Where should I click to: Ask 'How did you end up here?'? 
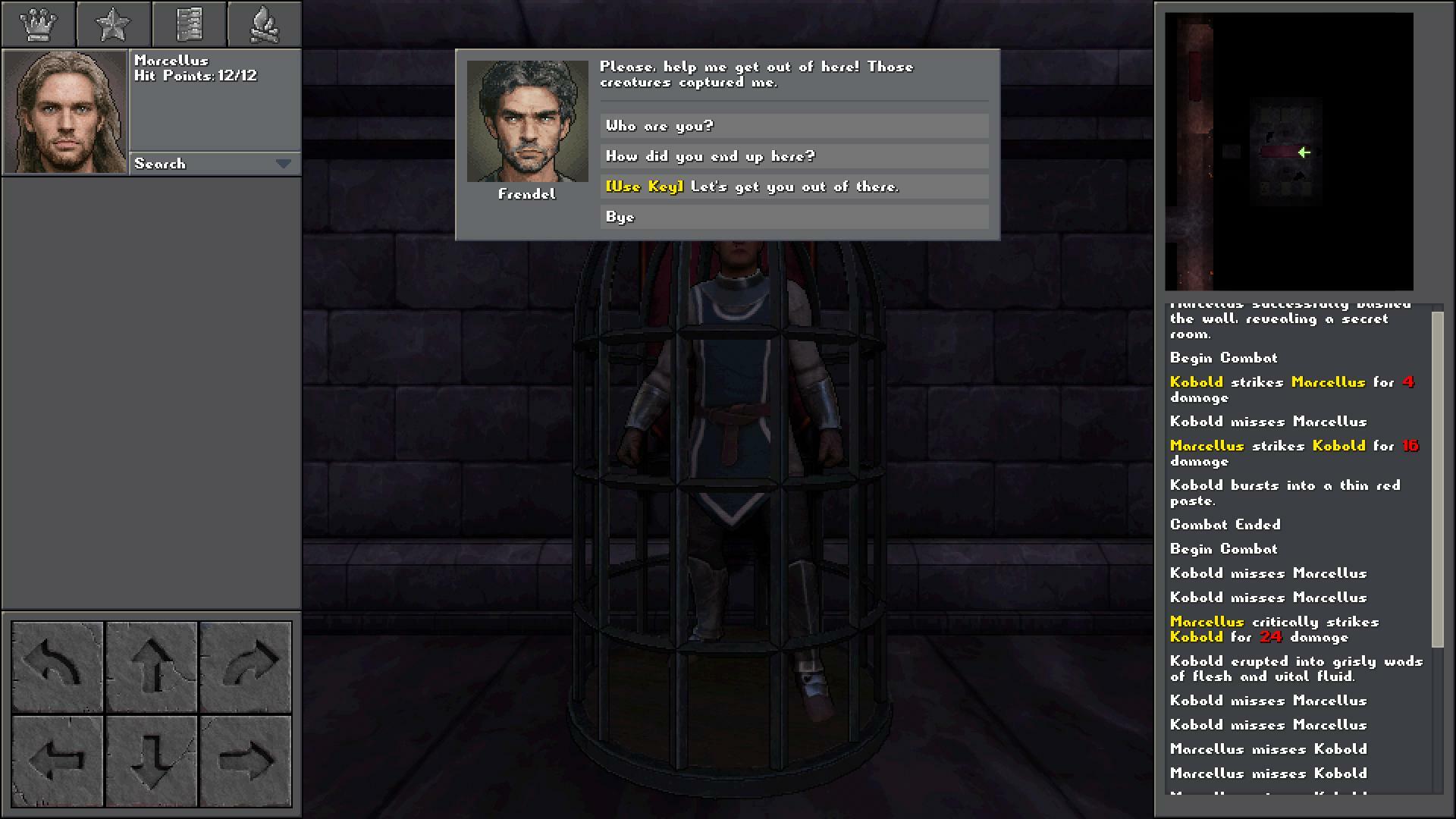pos(793,156)
